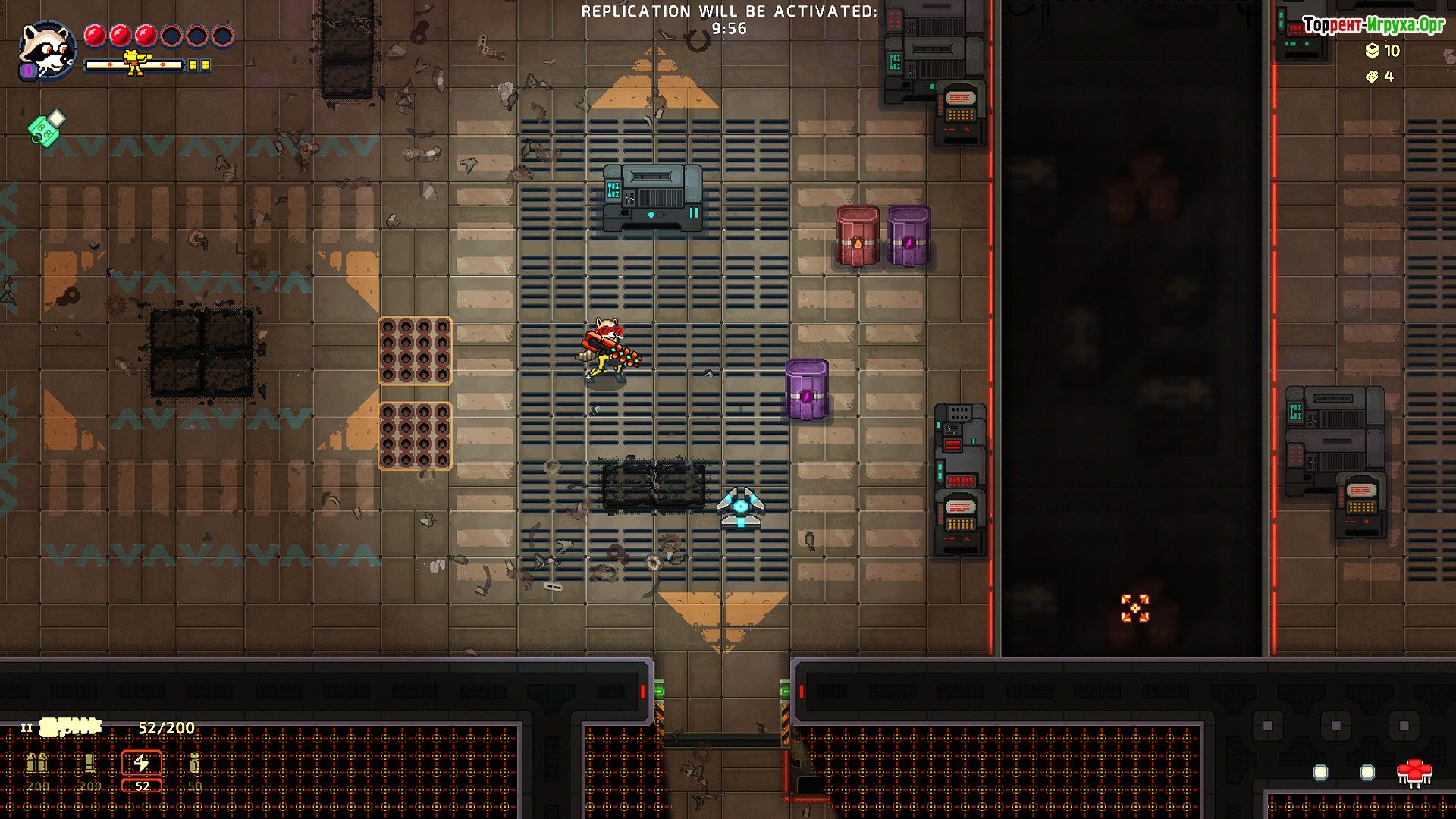
Task: Choose the single shell ammo slot
Action: (90, 764)
